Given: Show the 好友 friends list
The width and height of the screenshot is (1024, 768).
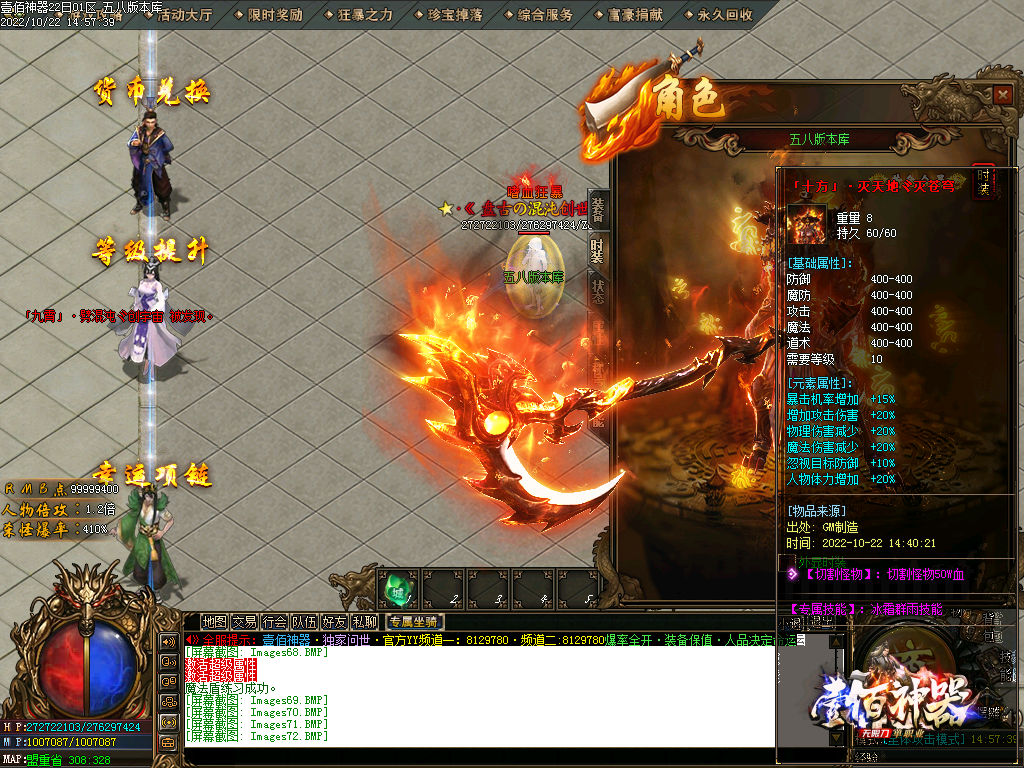Looking at the screenshot, I should click(x=334, y=621).
